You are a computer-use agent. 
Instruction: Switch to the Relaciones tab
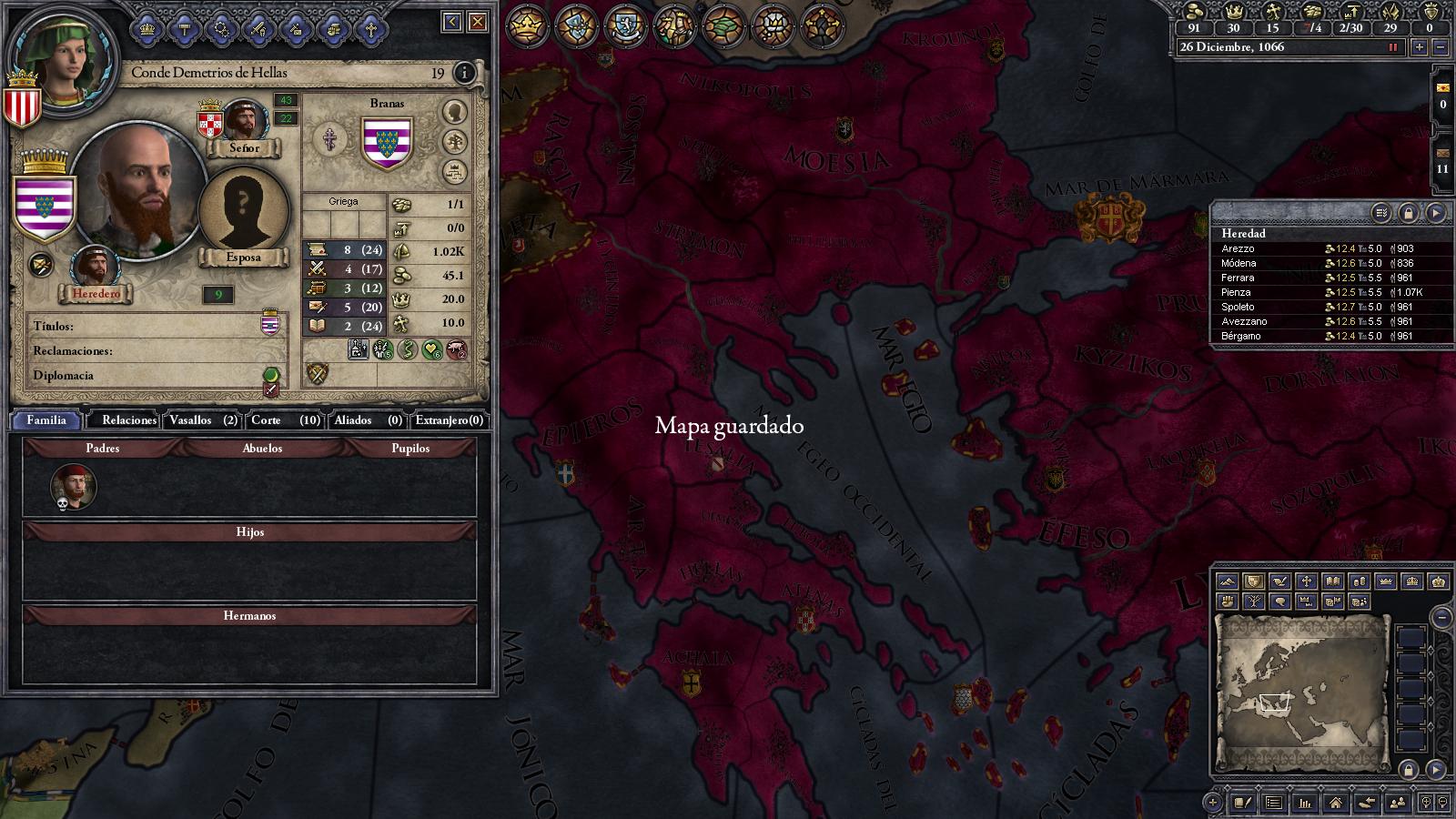tap(128, 420)
